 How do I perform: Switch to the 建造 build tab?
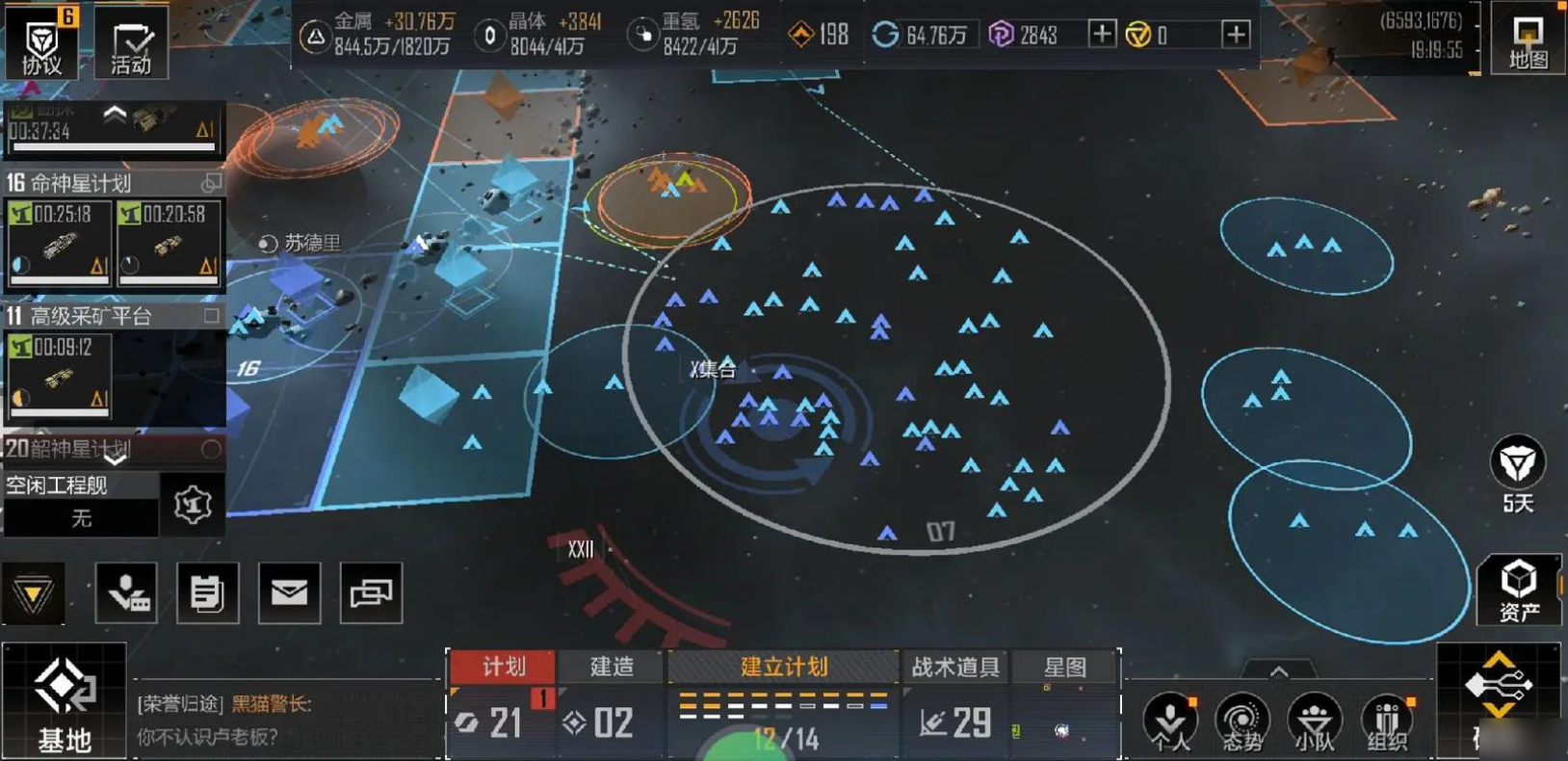[x=612, y=667]
